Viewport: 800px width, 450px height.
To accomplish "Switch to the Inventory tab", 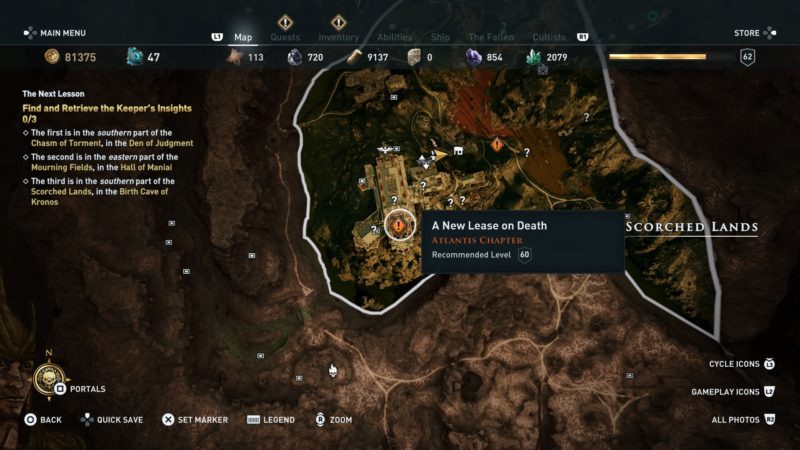I will pyautogui.click(x=338, y=38).
